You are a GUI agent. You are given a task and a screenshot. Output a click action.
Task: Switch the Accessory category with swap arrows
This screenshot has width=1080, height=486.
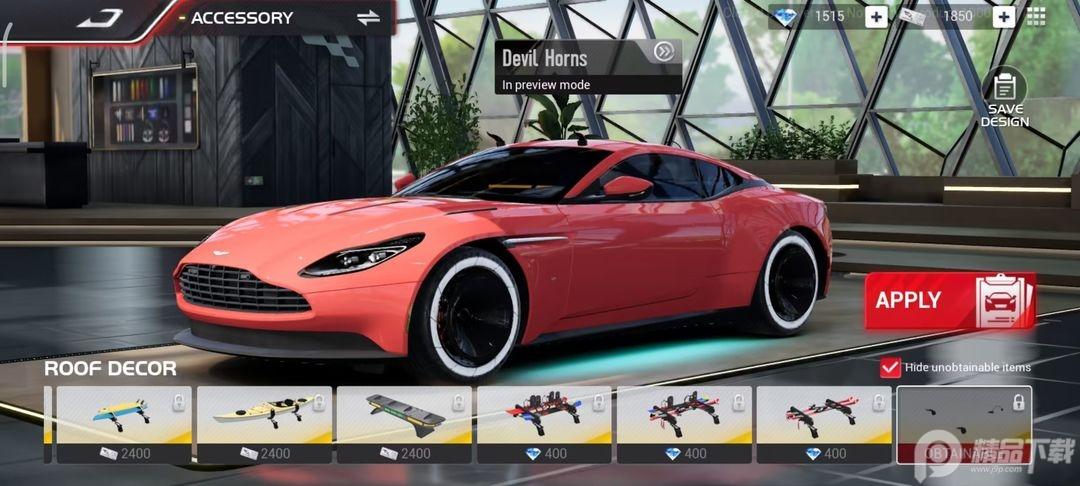[x=369, y=18]
